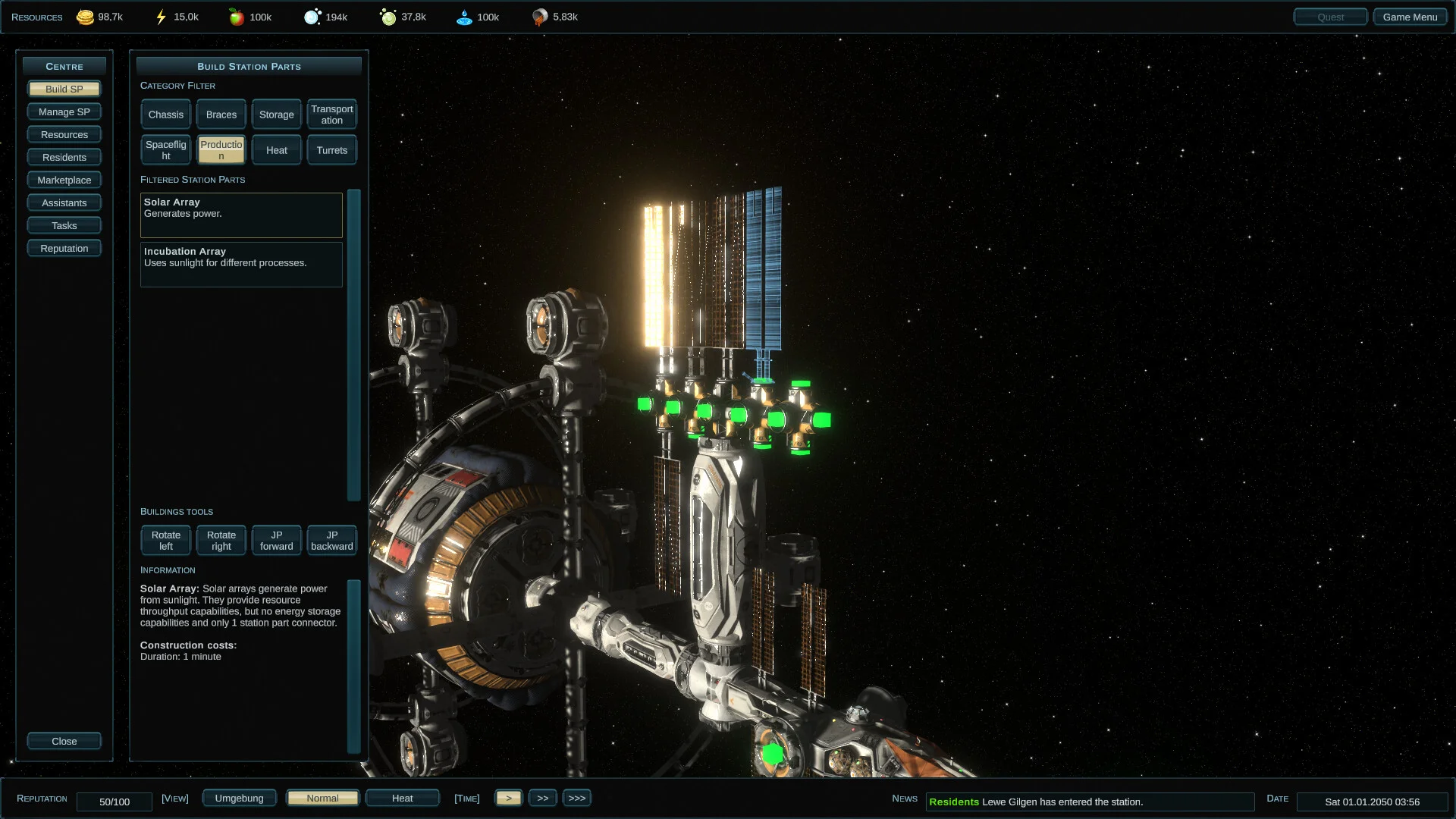Pick the Incubation Array station part
Screen dimensions: 1456x819
241,264
